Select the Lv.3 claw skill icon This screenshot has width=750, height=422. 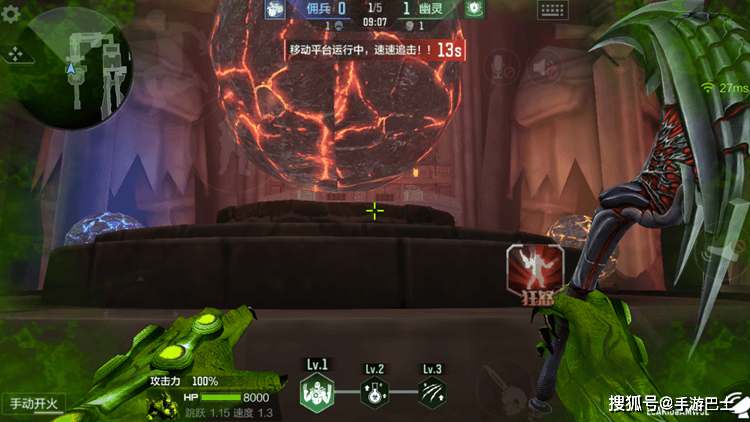tap(432, 393)
